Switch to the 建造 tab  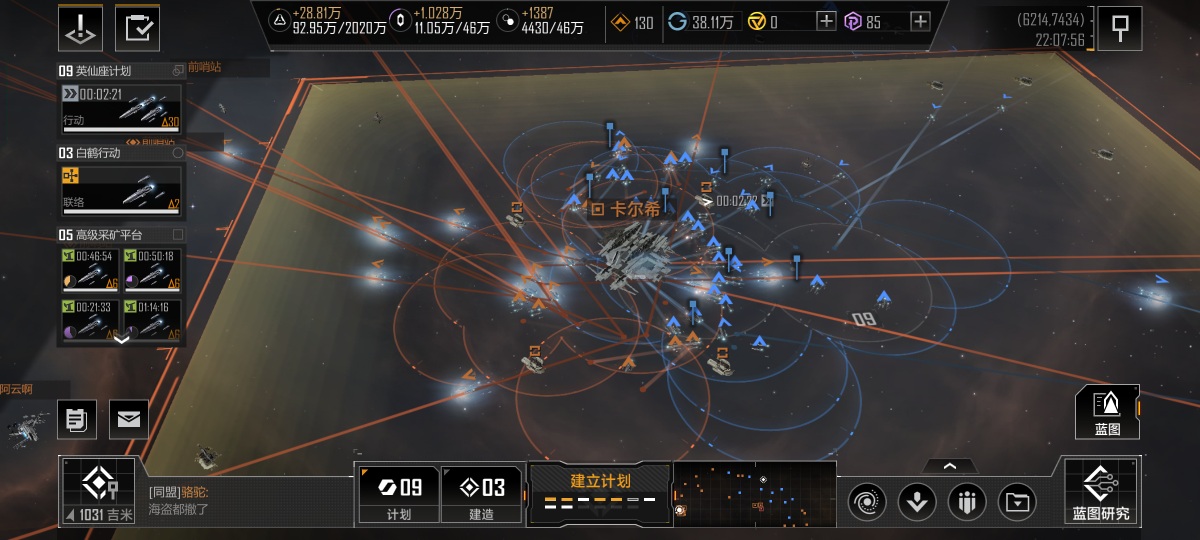[x=481, y=495]
